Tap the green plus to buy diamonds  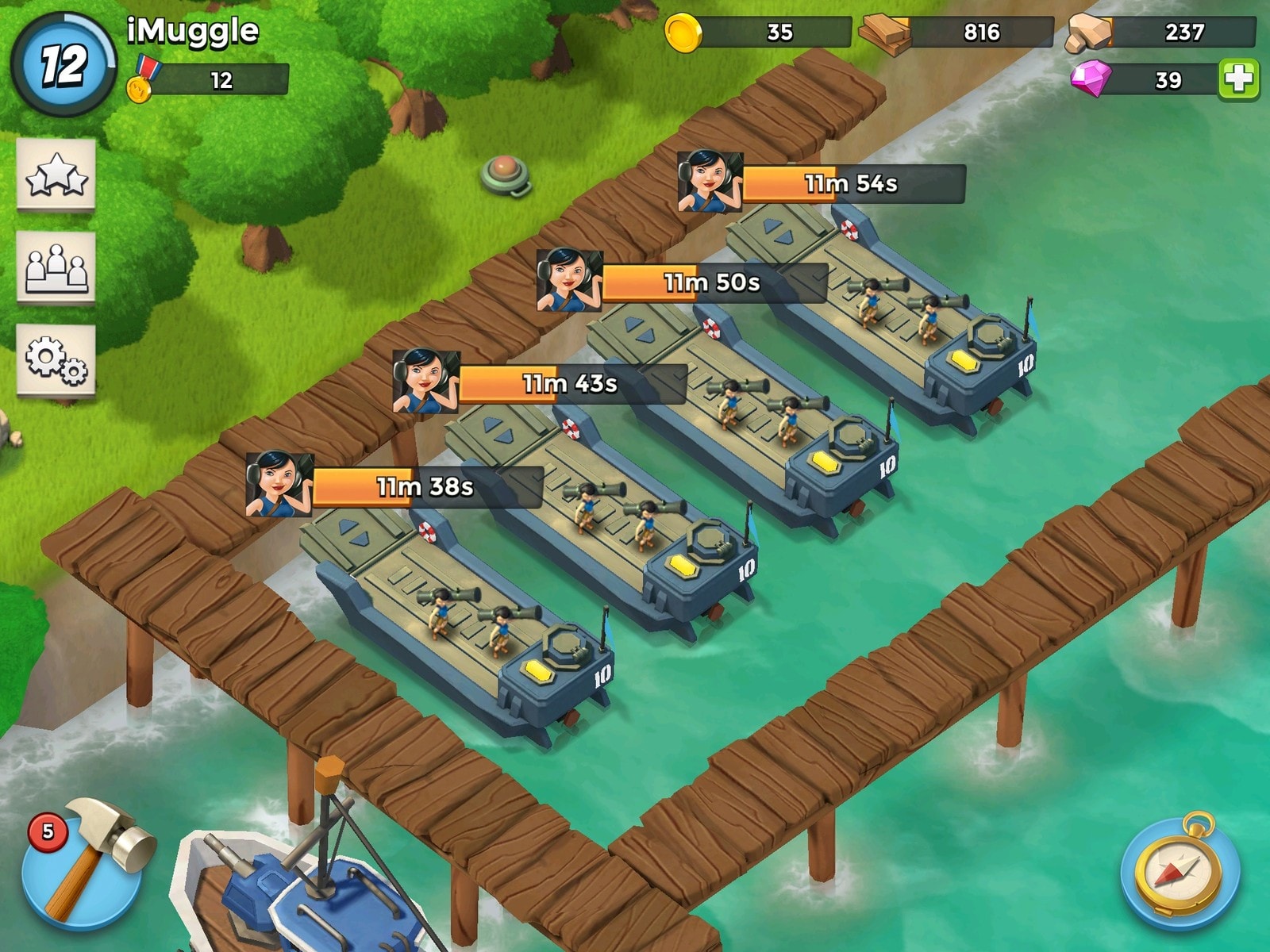[x=1238, y=79]
